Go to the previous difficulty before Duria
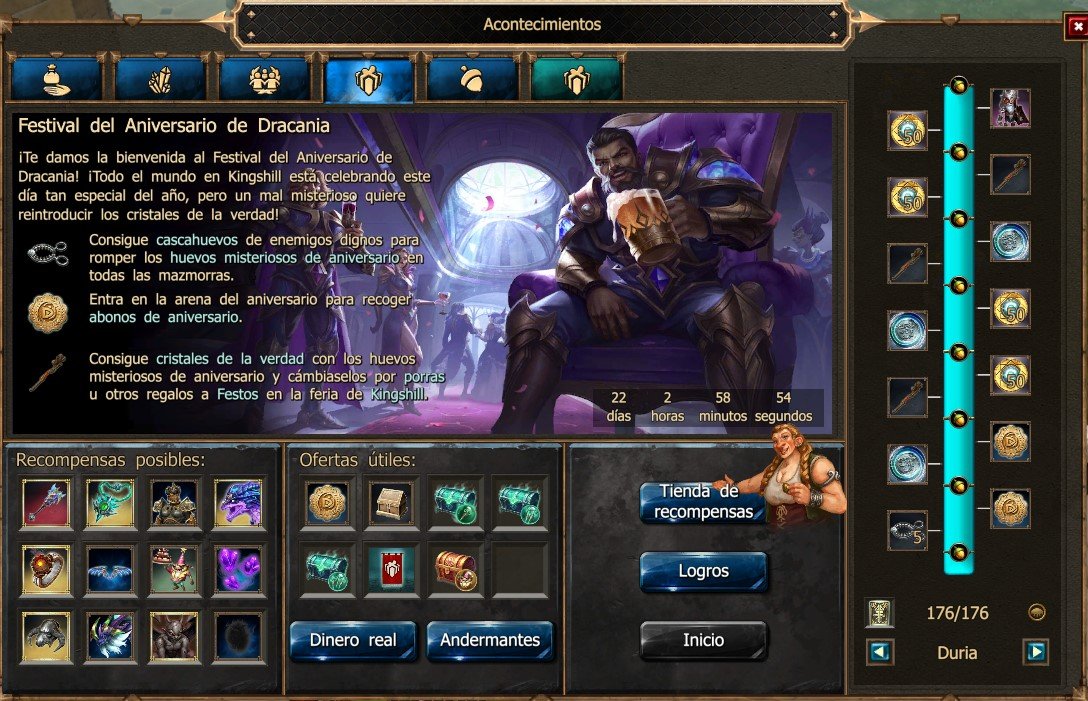Screen dimensions: 1088x701 tap(880, 653)
